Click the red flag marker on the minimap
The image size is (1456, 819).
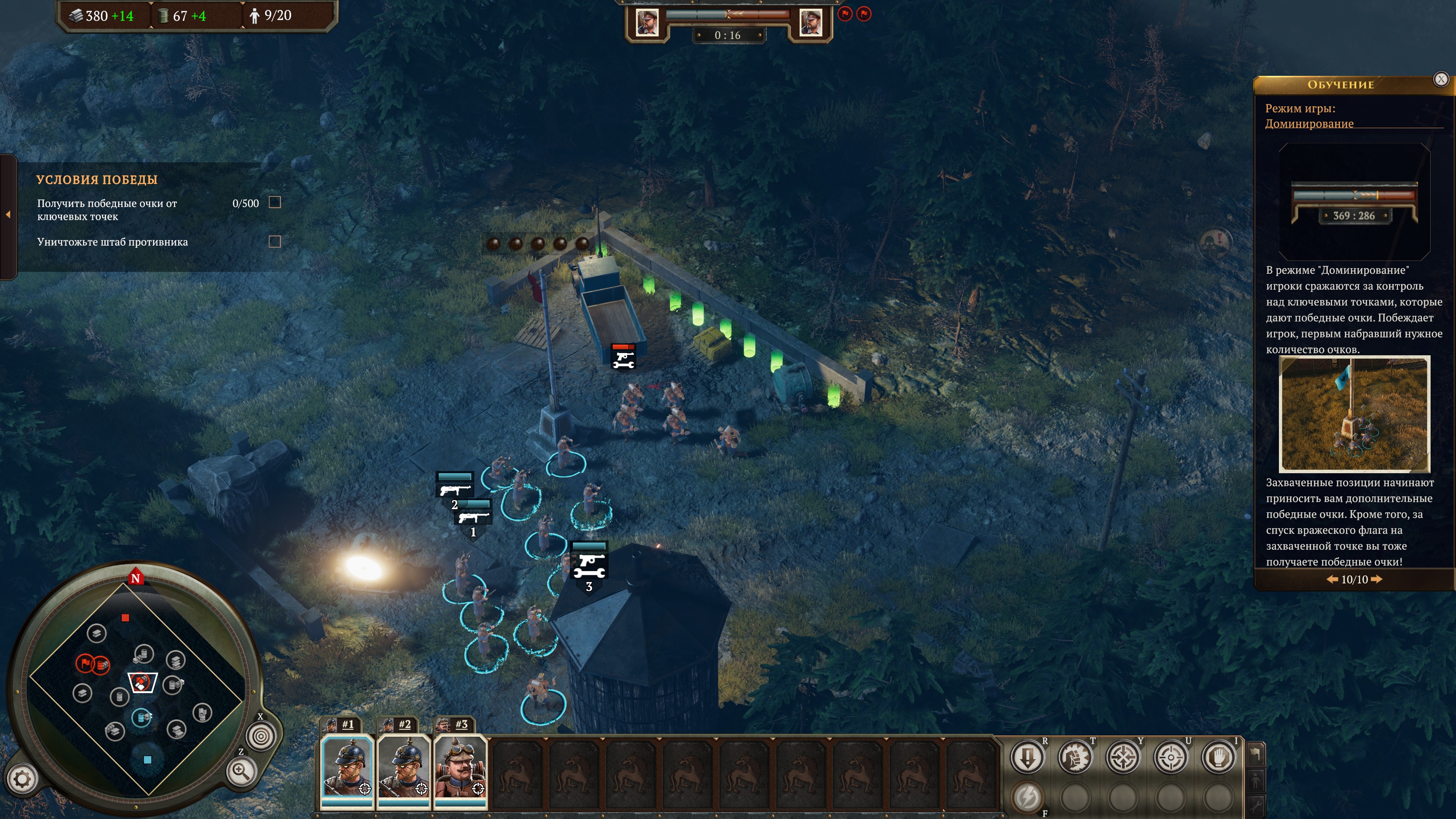pos(85,663)
